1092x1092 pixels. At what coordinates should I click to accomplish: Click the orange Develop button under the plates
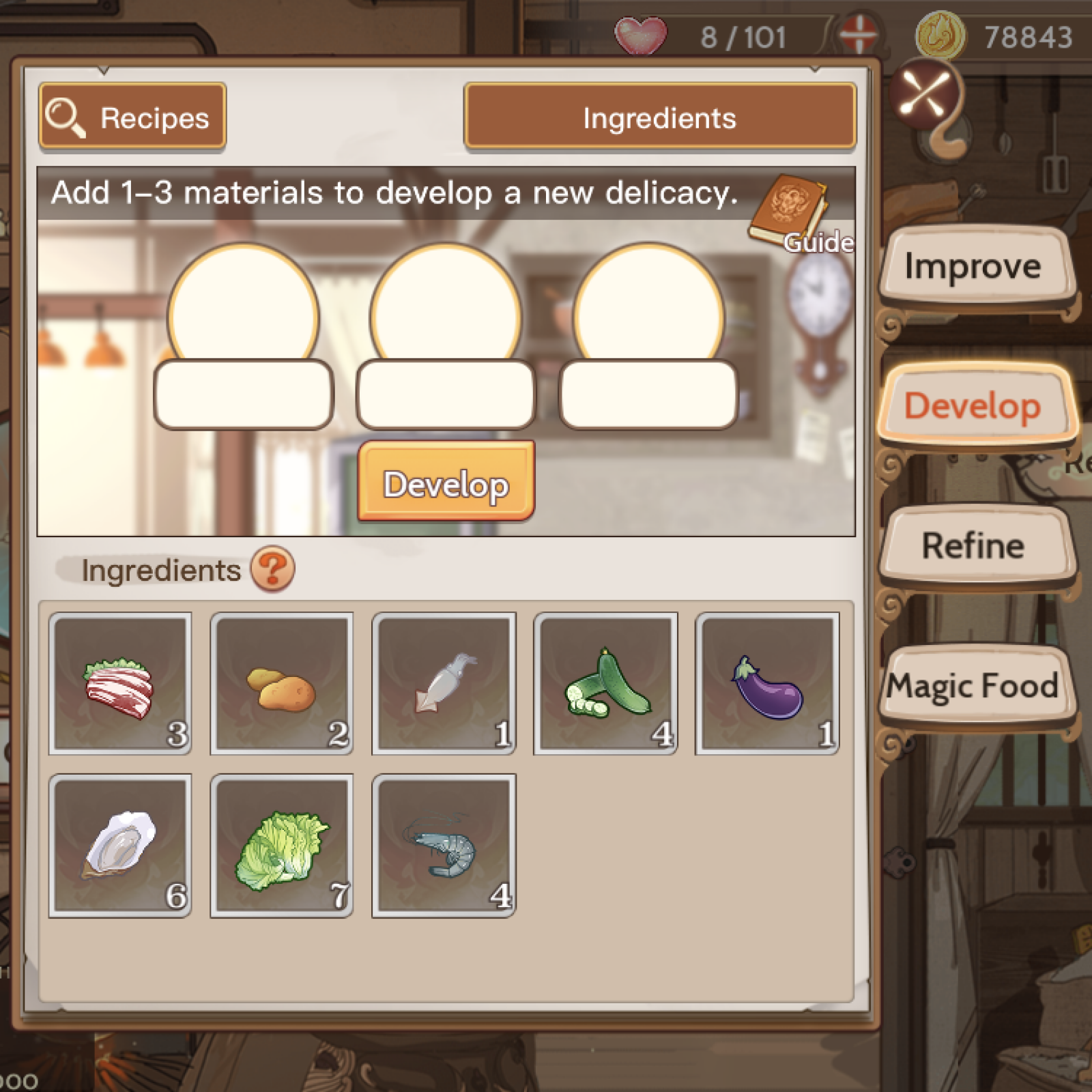click(446, 483)
